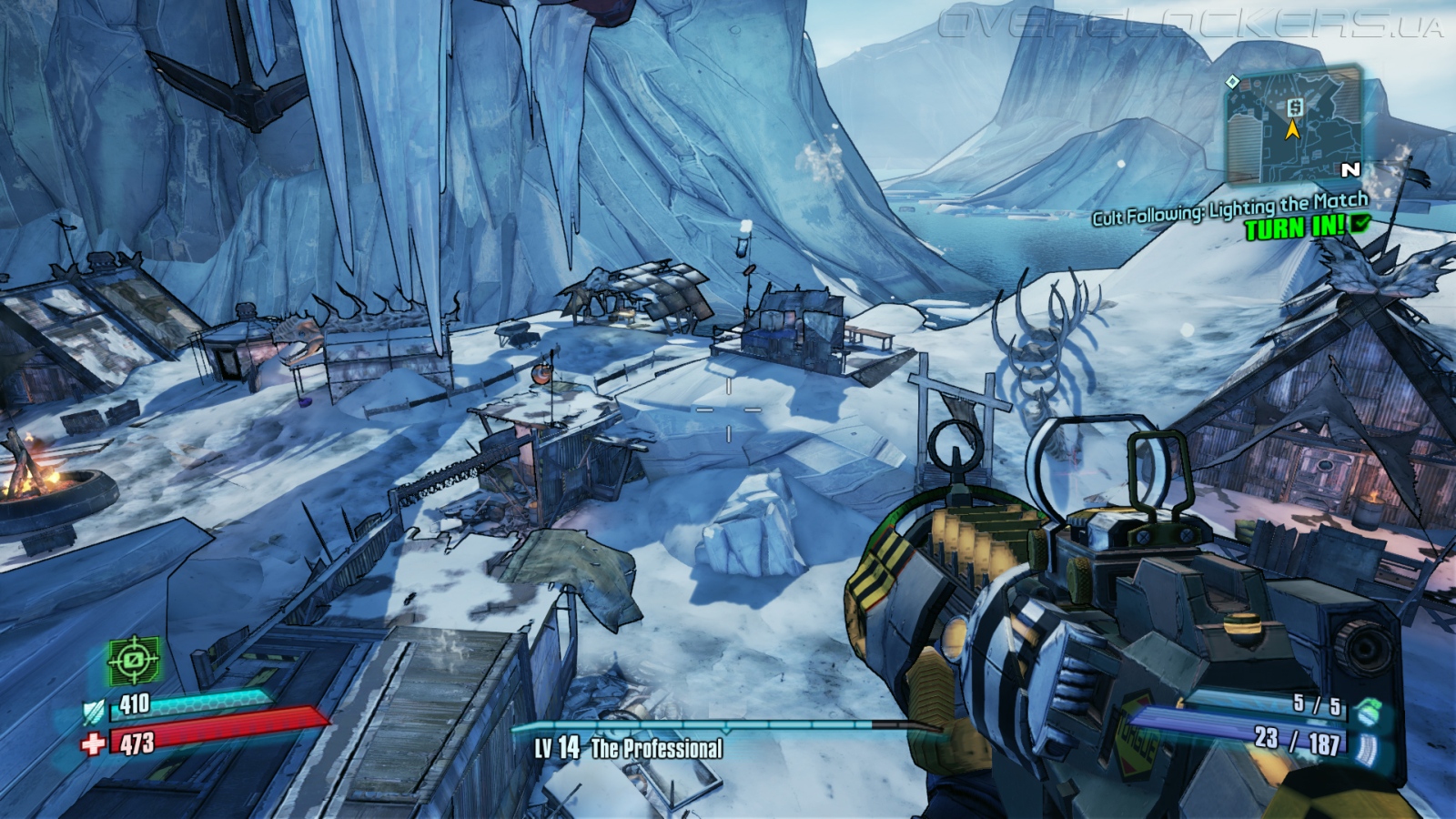1456x819 pixels.
Task: Click the minimap in the corner
Action: click(x=1293, y=125)
